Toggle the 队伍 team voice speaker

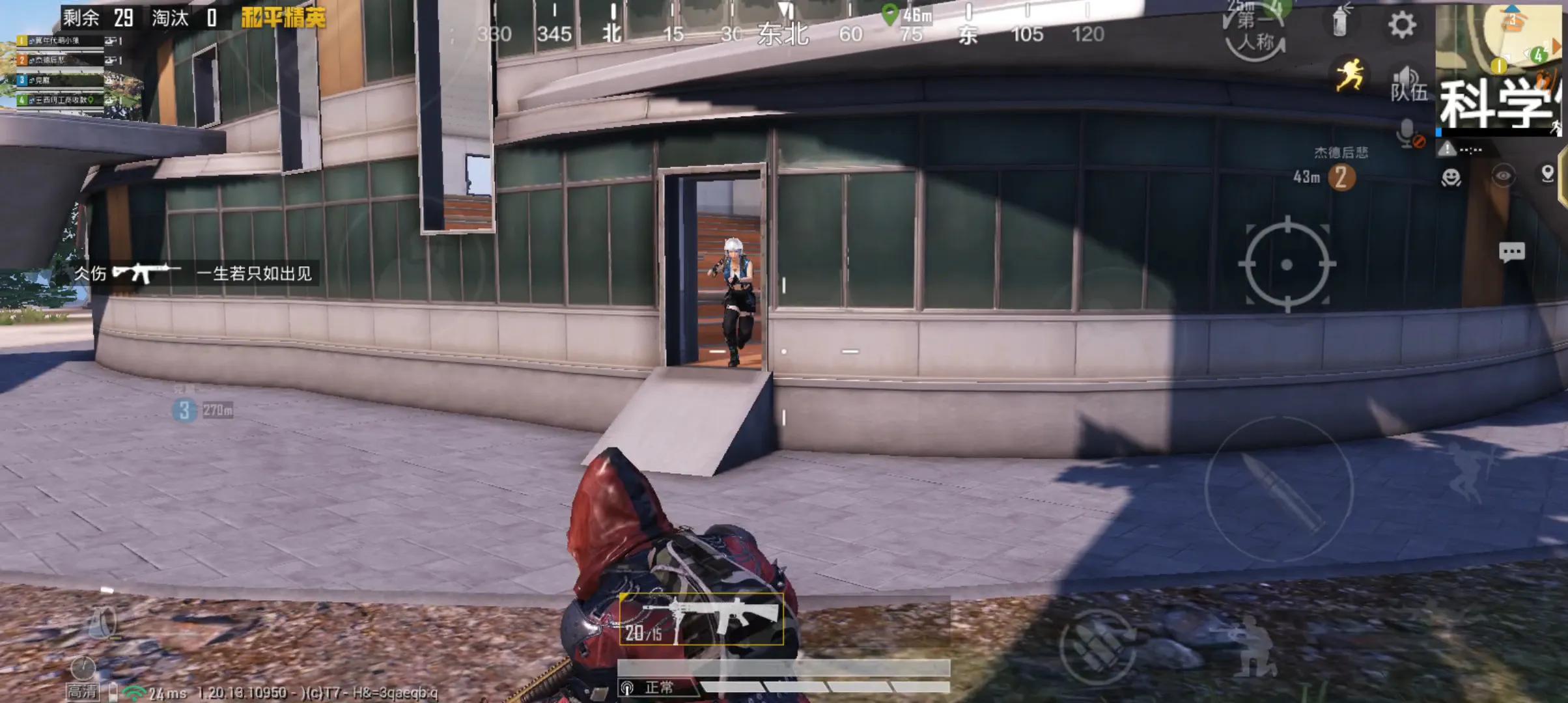click(x=1408, y=85)
